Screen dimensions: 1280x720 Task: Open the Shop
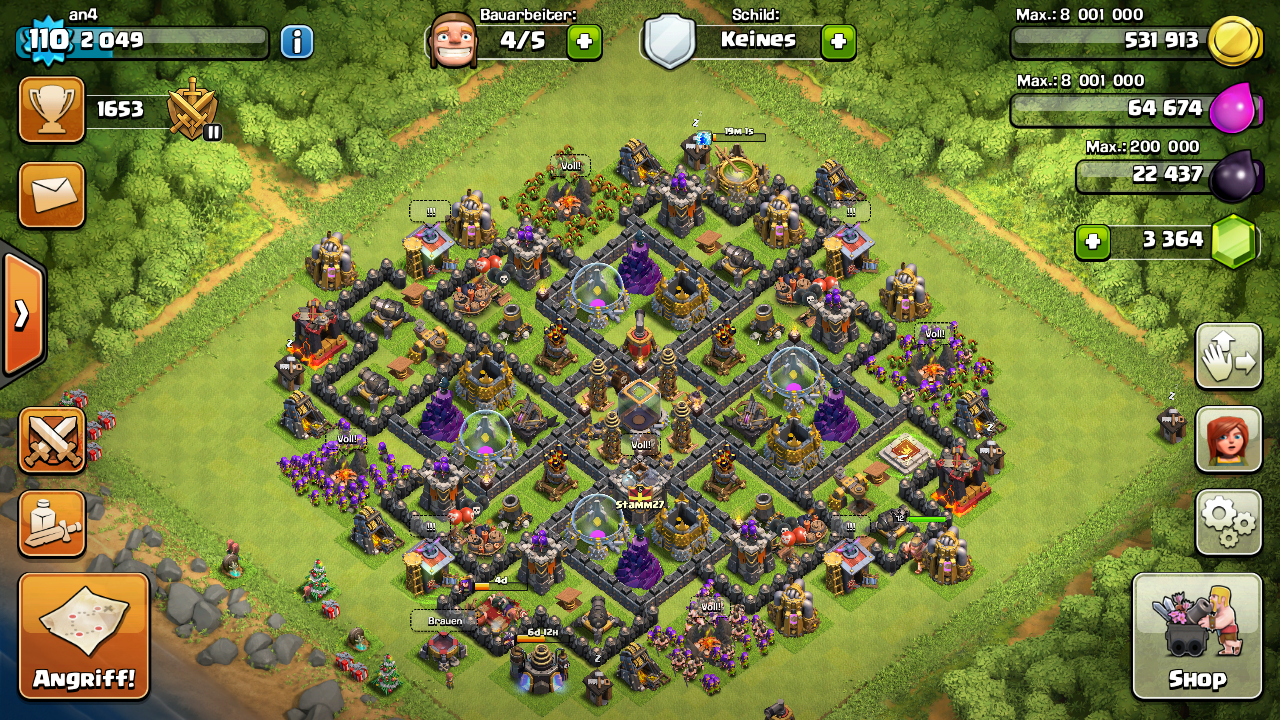1196,634
